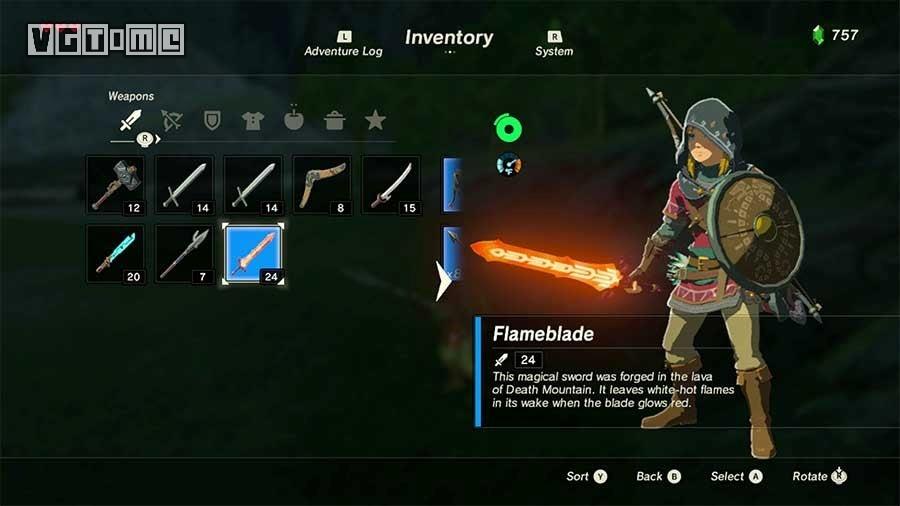900x506 pixels.
Task: Click the Sort option
Action: (587, 477)
